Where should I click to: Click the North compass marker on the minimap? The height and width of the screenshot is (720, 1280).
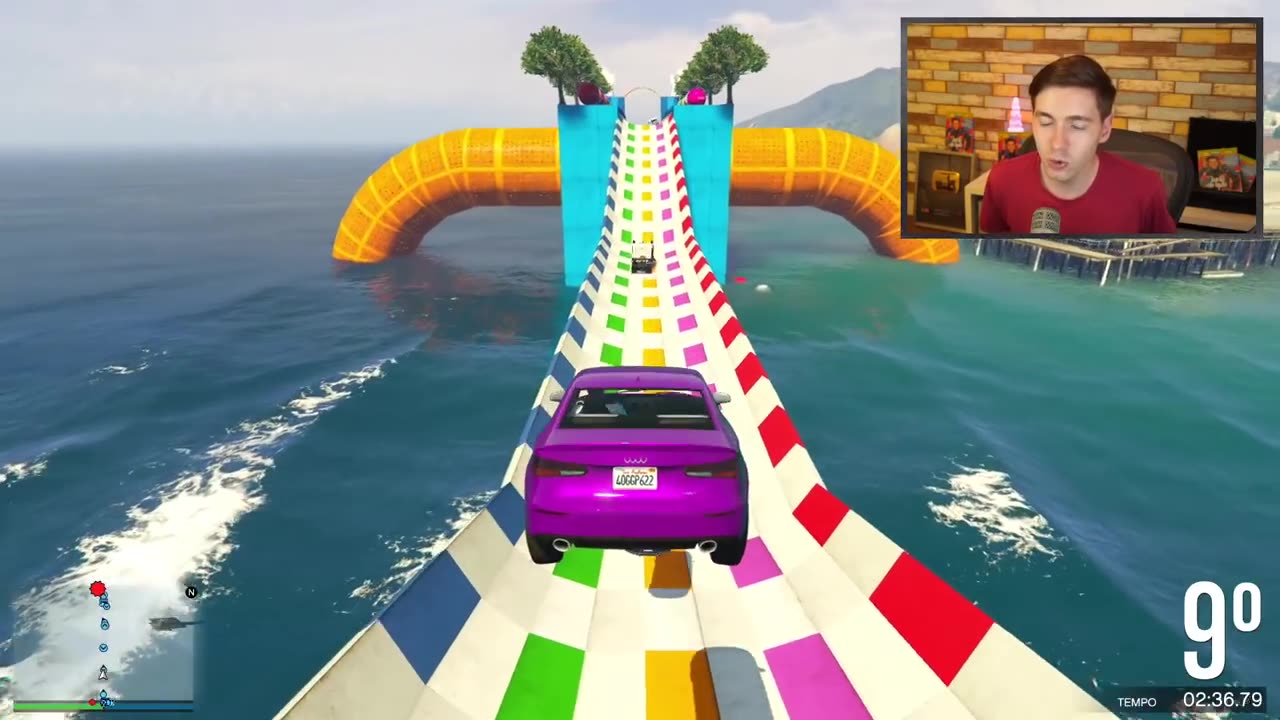click(x=191, y=592)
